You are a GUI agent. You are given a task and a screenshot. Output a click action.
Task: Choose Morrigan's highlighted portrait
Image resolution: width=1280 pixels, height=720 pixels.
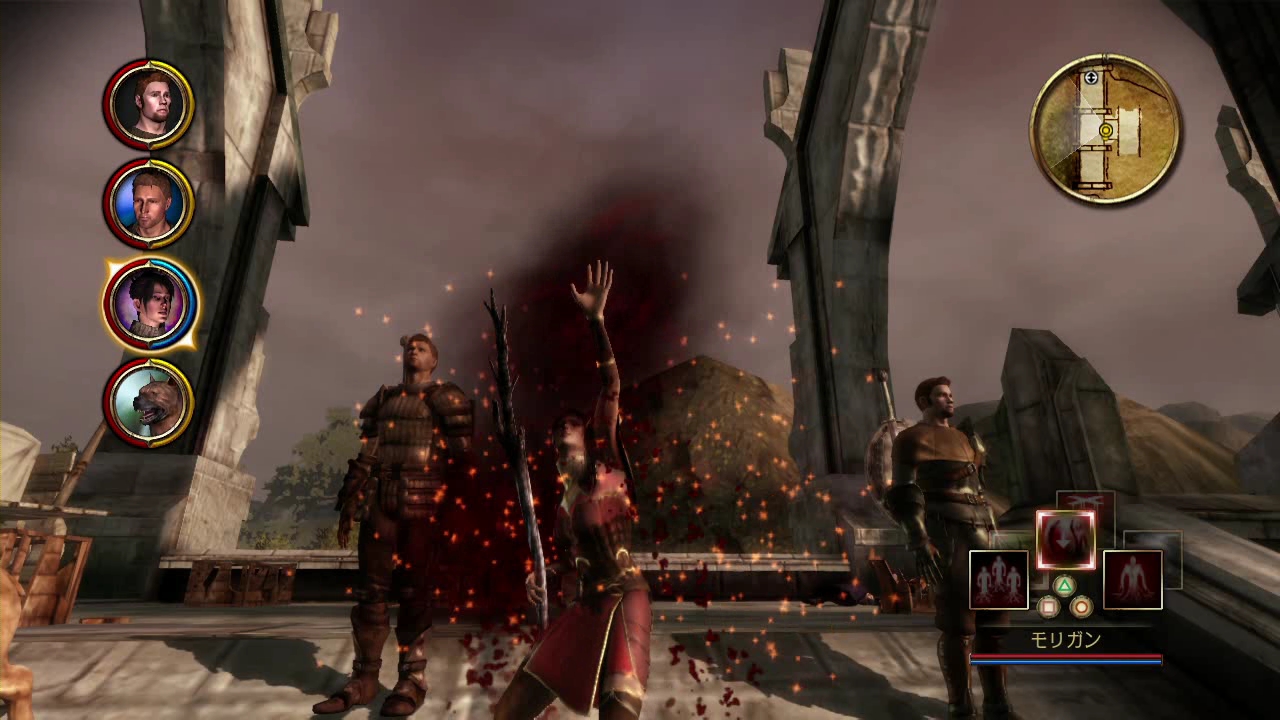pyautogui.click(x=149, y=303)
